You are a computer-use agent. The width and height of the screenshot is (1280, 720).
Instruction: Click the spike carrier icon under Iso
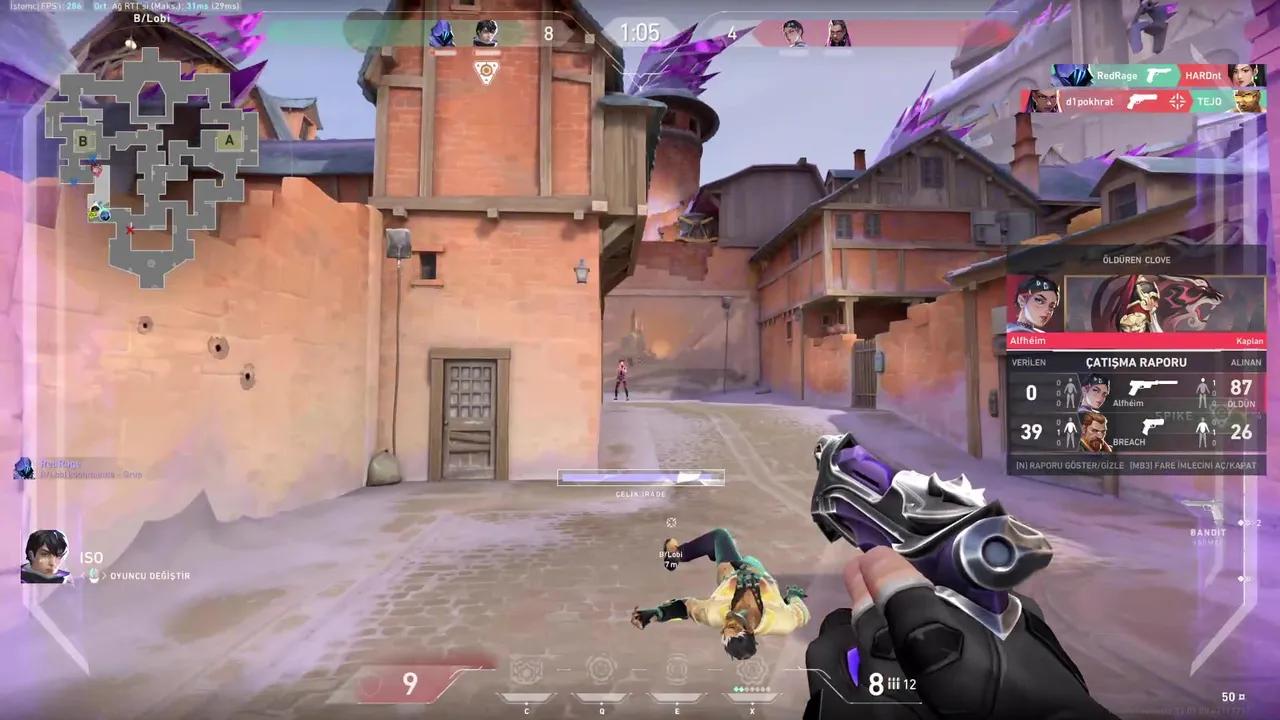(x=486, y=71)
